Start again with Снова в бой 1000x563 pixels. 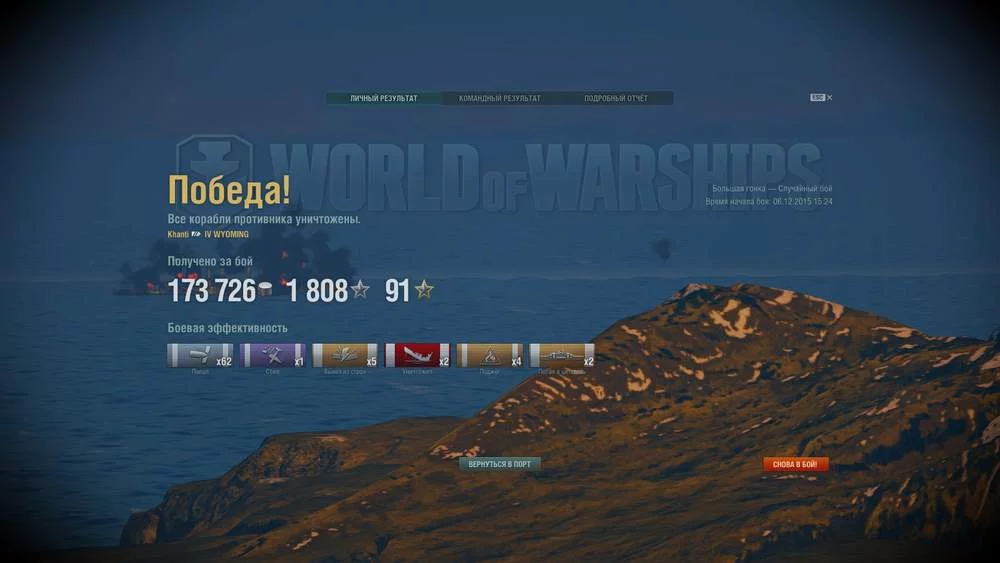click(x=796, y=465)
